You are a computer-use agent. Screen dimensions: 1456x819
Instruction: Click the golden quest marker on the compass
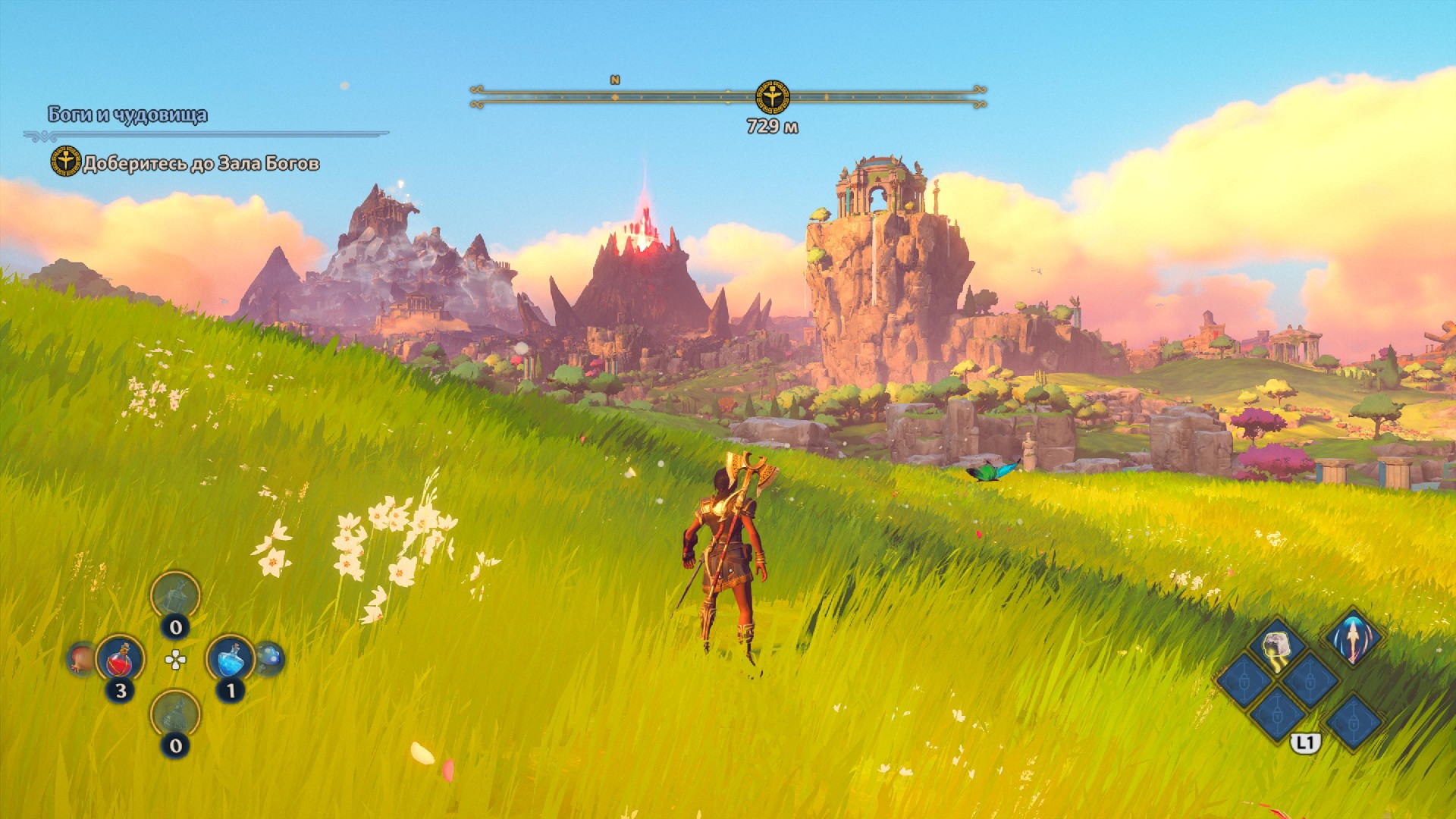(x=772, y=97)
